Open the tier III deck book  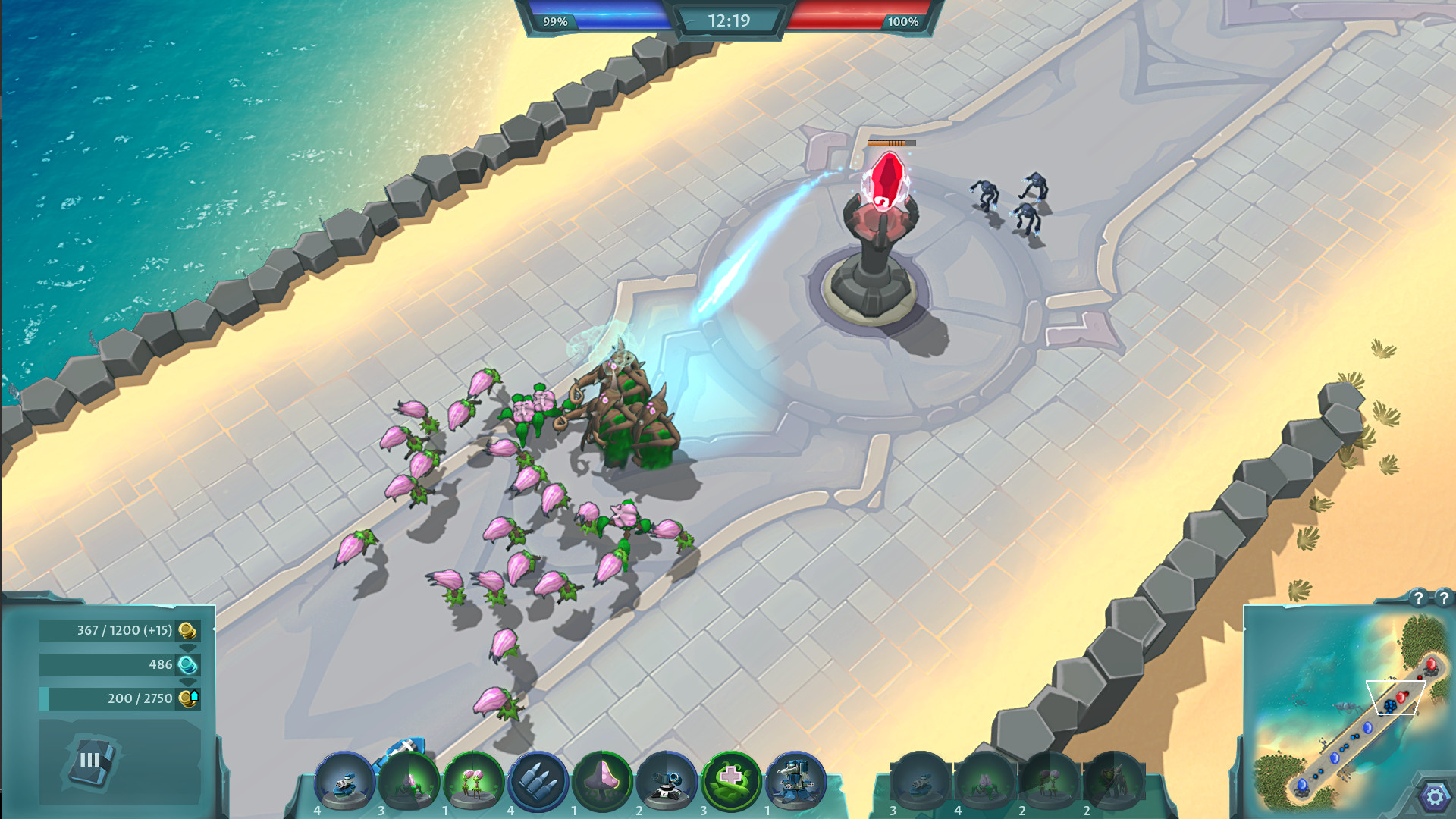tap(91, 760)
